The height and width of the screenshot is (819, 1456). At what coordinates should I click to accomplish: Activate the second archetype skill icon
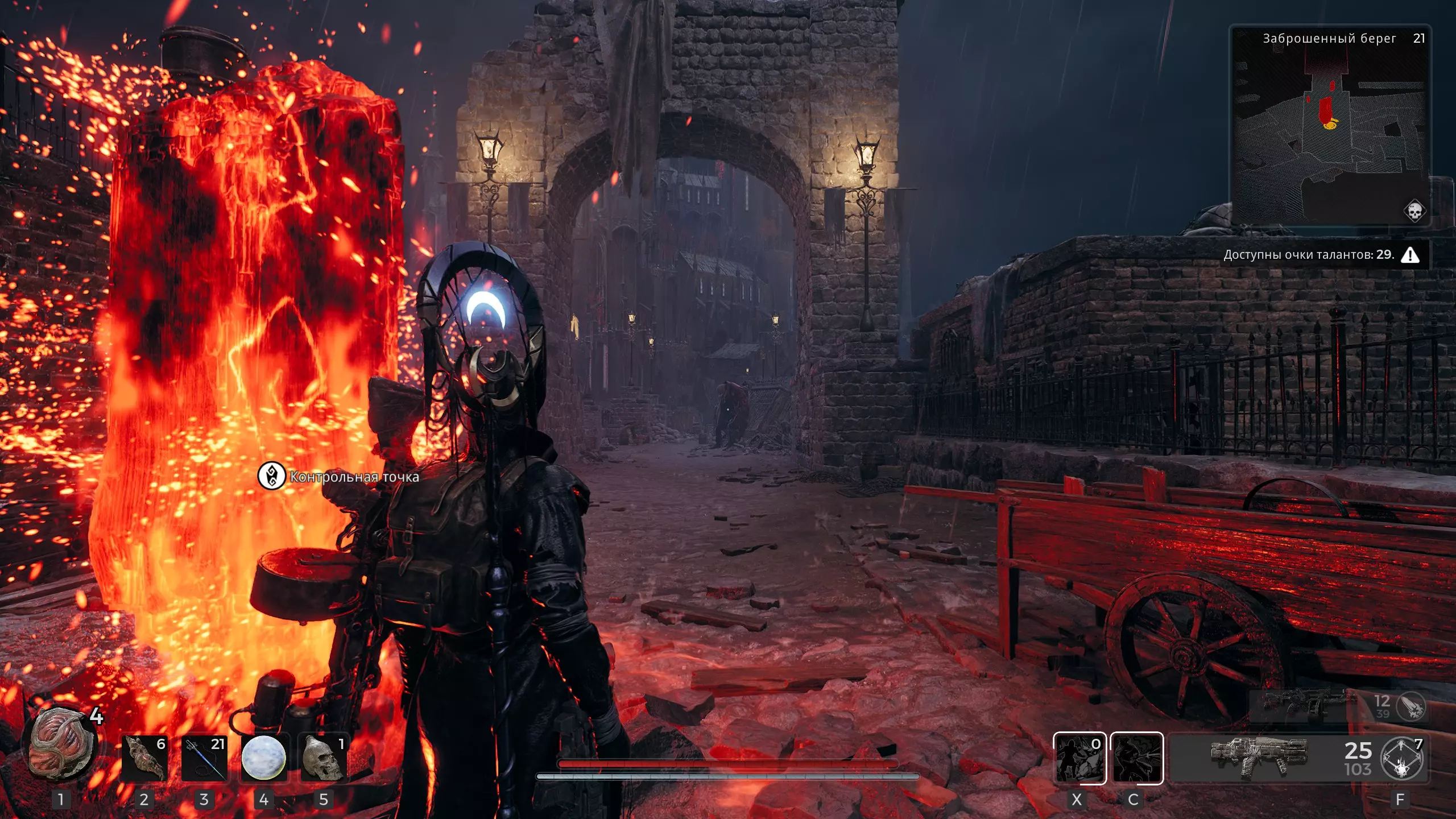point(1136,759)
